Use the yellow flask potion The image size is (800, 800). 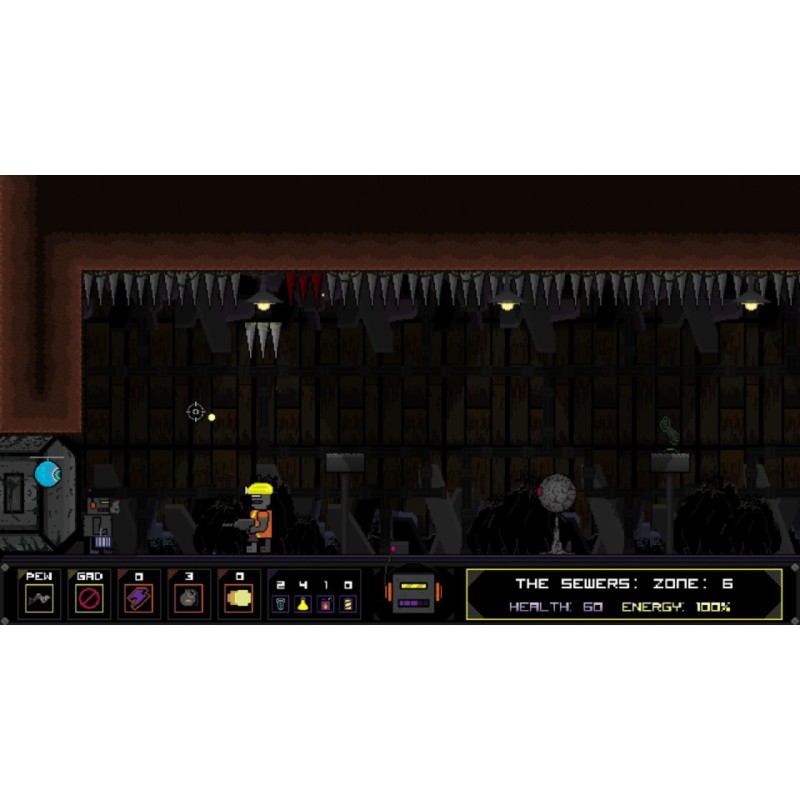point(303,604)
